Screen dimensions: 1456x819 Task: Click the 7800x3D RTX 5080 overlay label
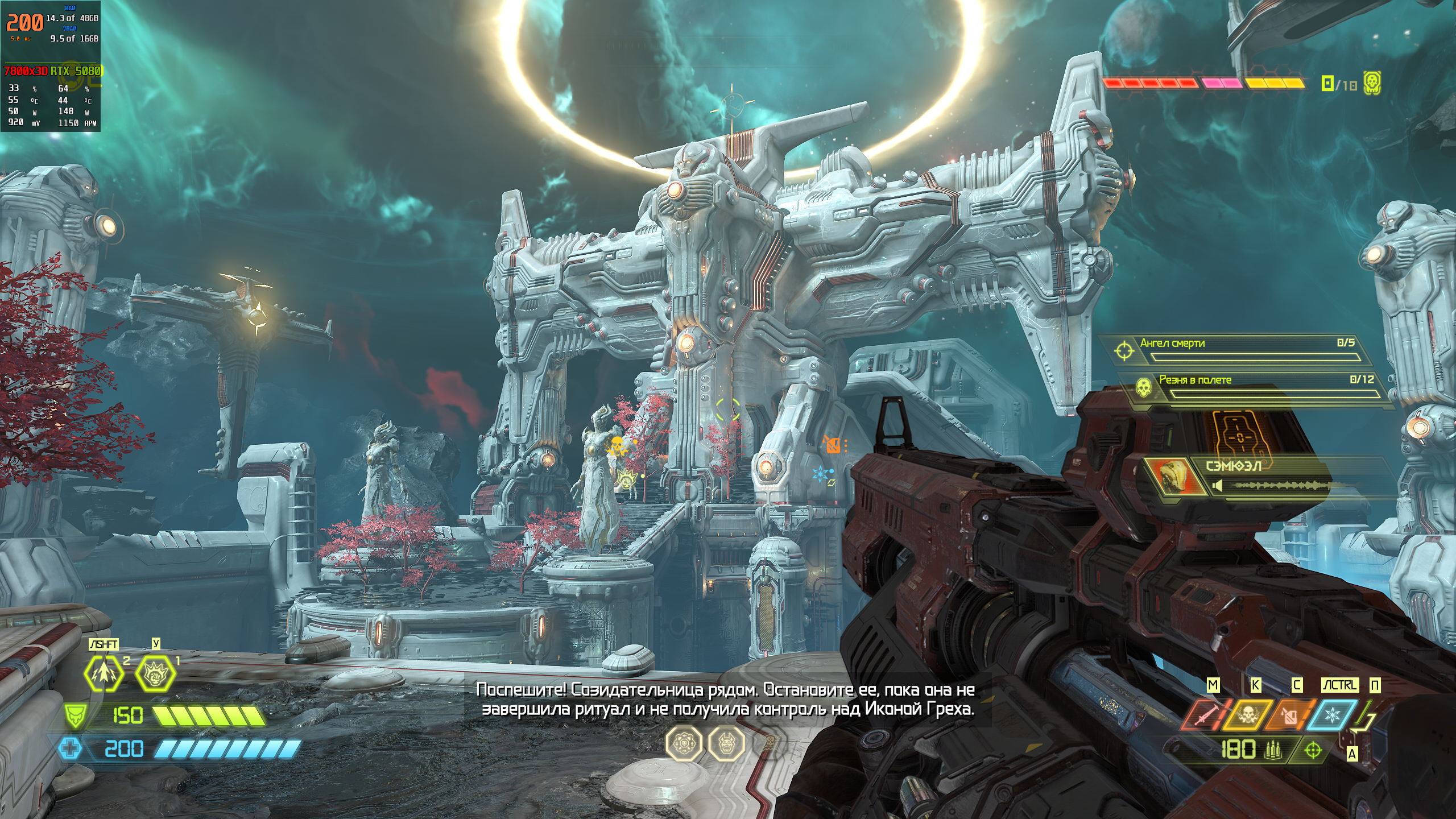pos(52,71)
